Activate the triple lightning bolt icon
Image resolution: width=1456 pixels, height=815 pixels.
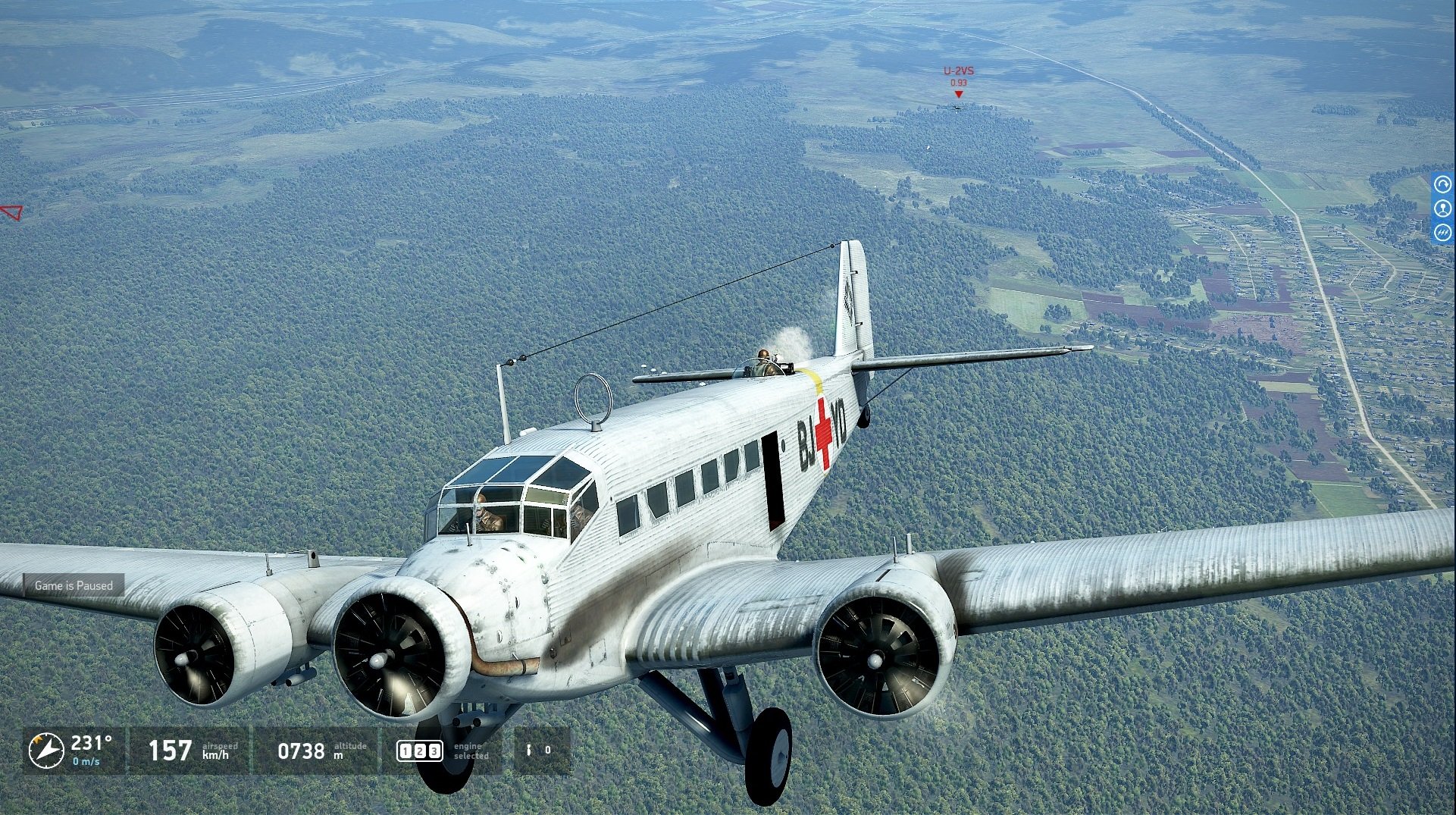coord(1443,233)
